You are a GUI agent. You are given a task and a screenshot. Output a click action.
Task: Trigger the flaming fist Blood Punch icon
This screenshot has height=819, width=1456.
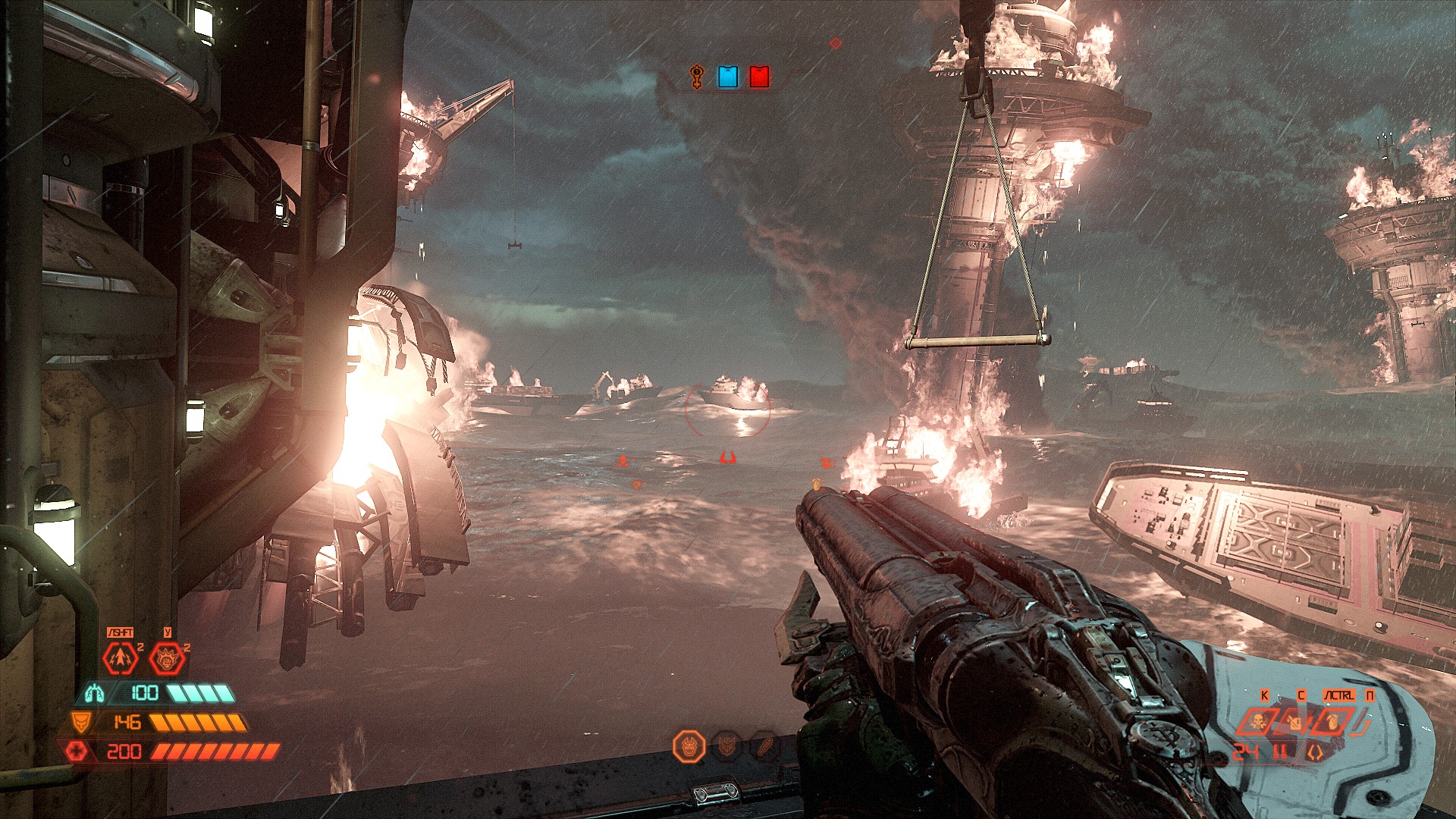pos(167,658)
